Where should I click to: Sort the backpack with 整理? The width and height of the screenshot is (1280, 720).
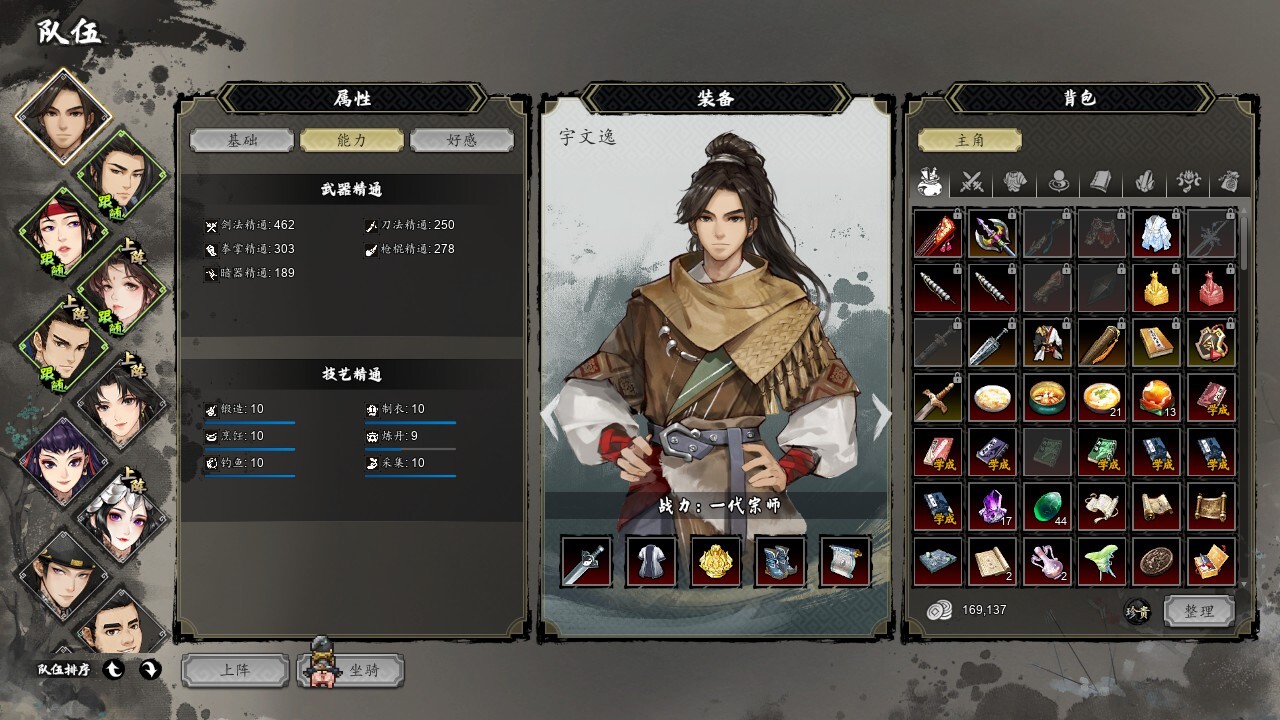click(x=1199, y=610)
